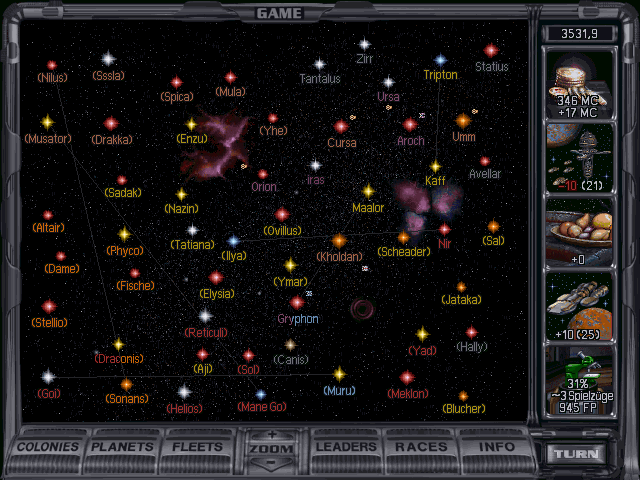
Task: Open the Races diplomacy screen
Action: coord(421,446)
